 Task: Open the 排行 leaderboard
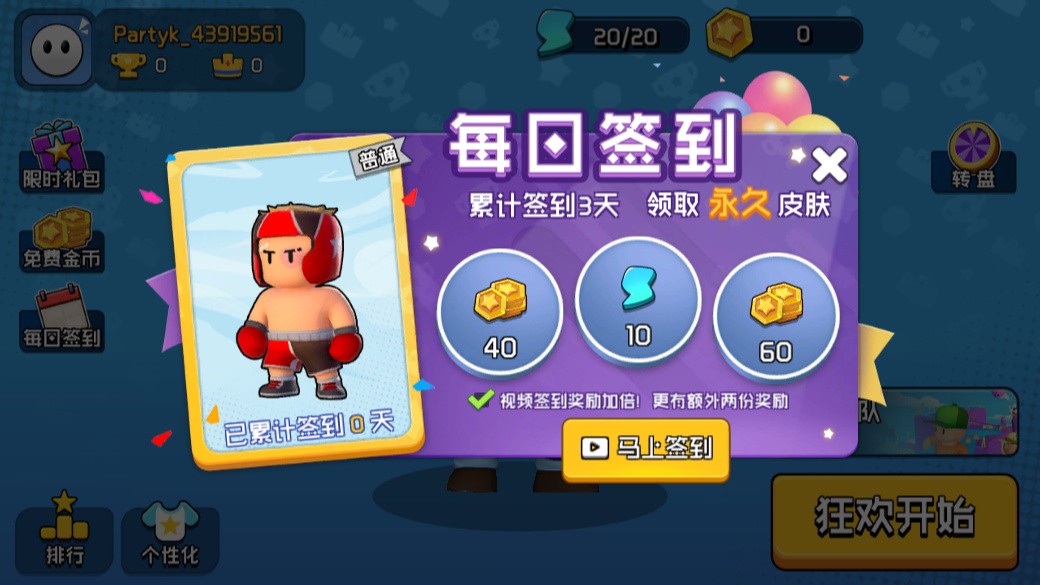(64, 530)
